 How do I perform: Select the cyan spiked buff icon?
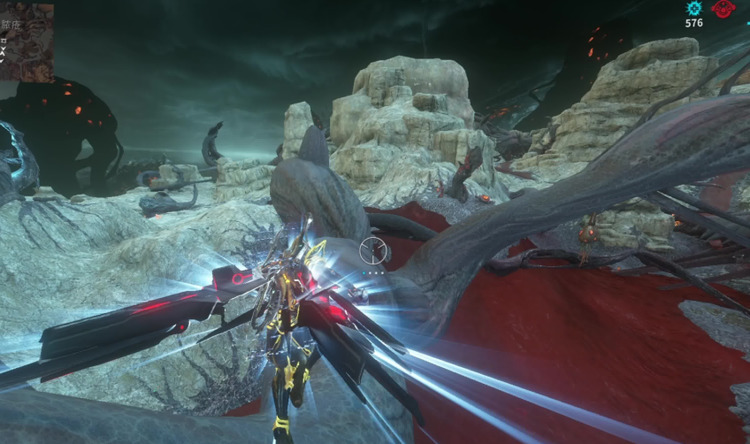694,8
